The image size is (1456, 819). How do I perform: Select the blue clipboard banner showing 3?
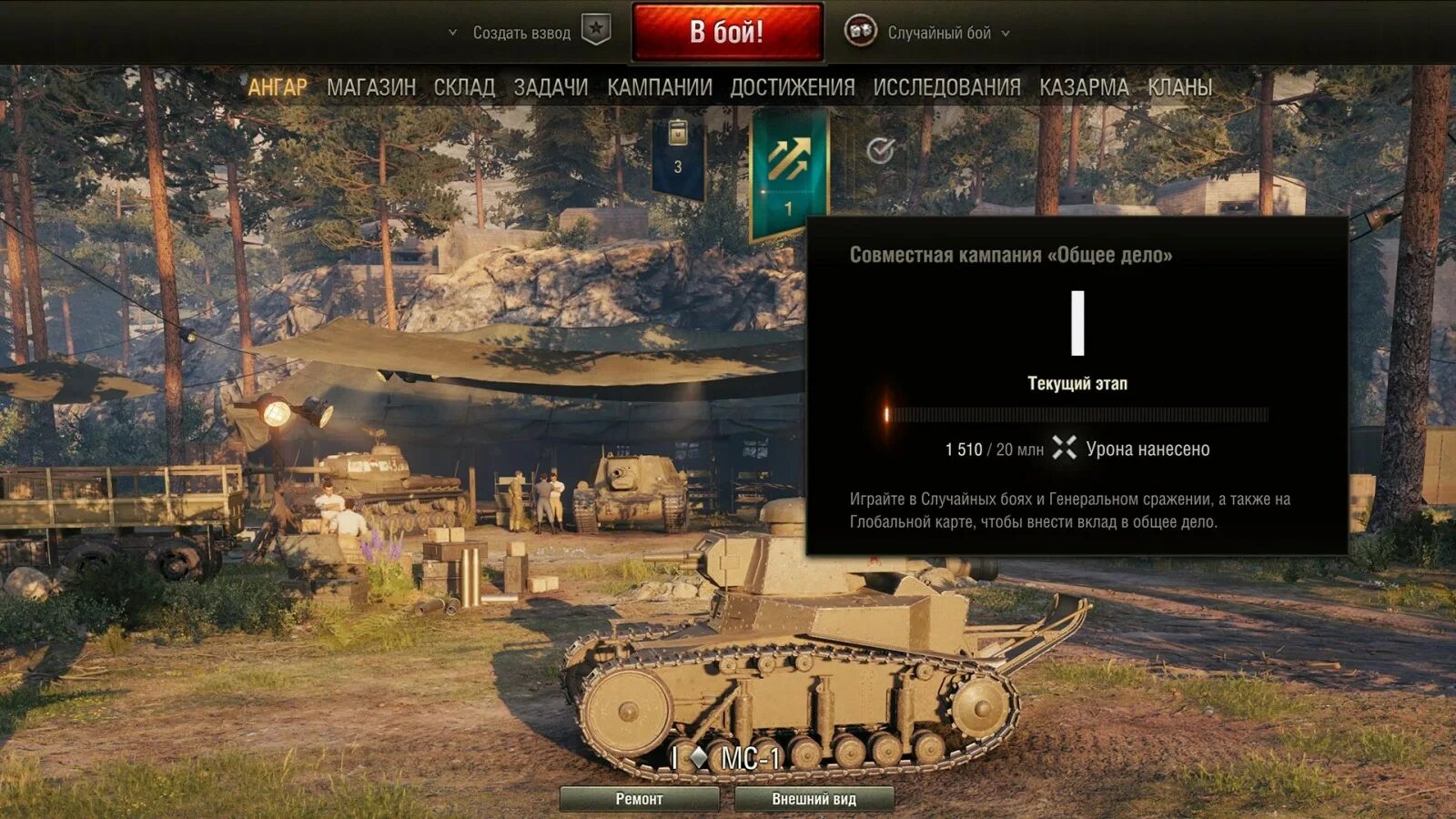click(678, 153)
